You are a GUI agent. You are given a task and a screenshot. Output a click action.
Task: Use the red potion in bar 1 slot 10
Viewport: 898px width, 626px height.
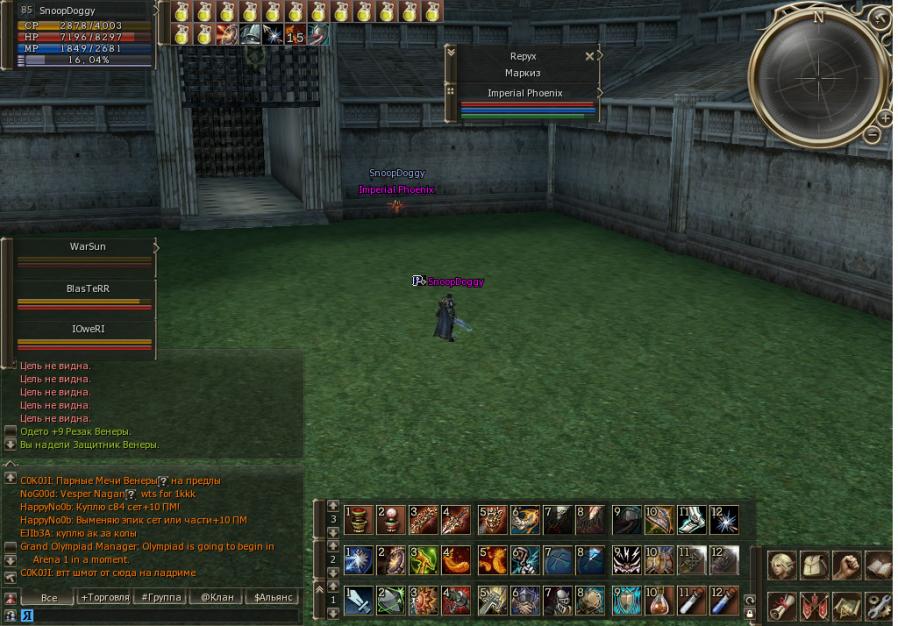pyautogui.click(x=658, y=600)
